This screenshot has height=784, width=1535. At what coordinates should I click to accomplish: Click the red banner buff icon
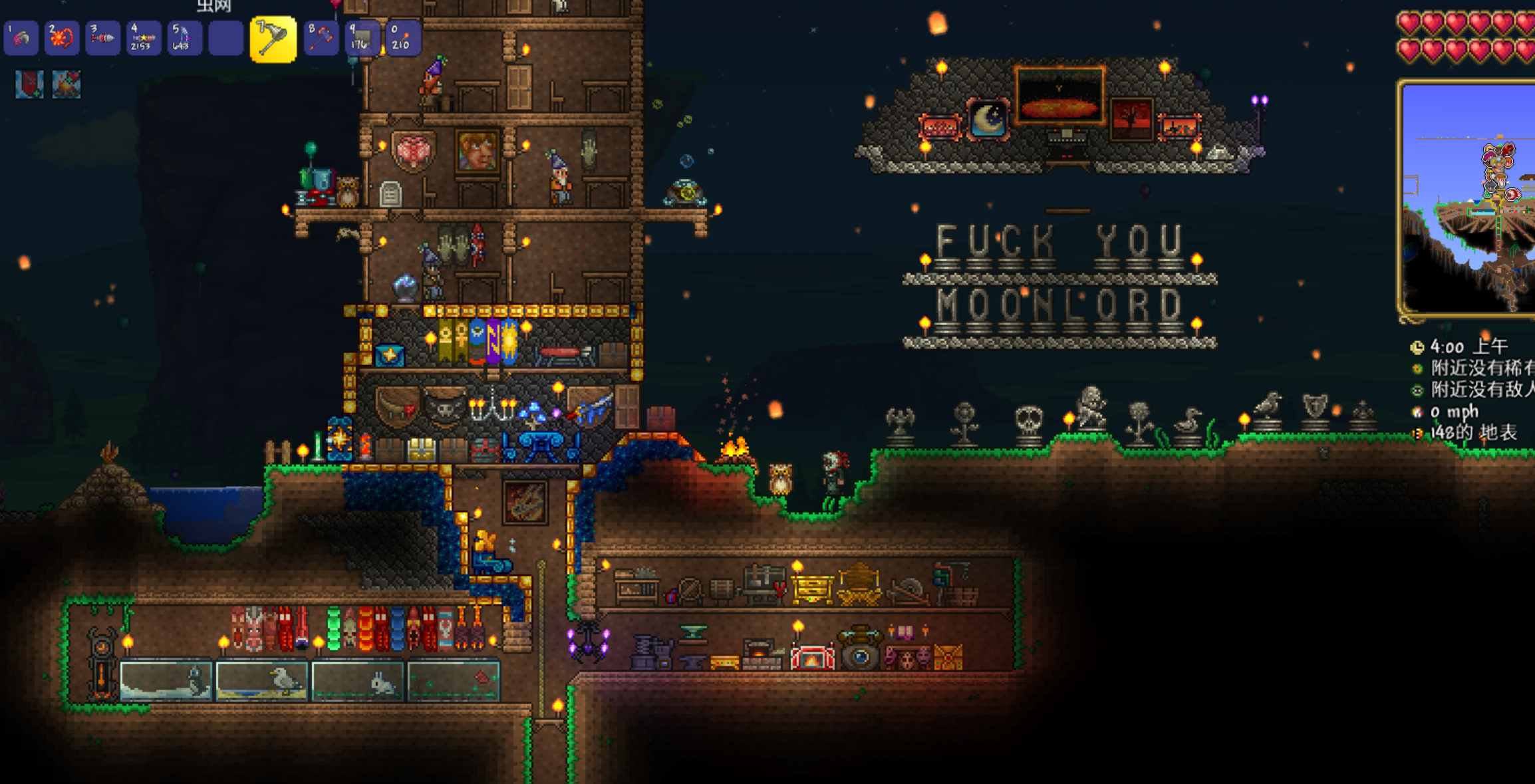pyautogui.click(x=29, y=84)
